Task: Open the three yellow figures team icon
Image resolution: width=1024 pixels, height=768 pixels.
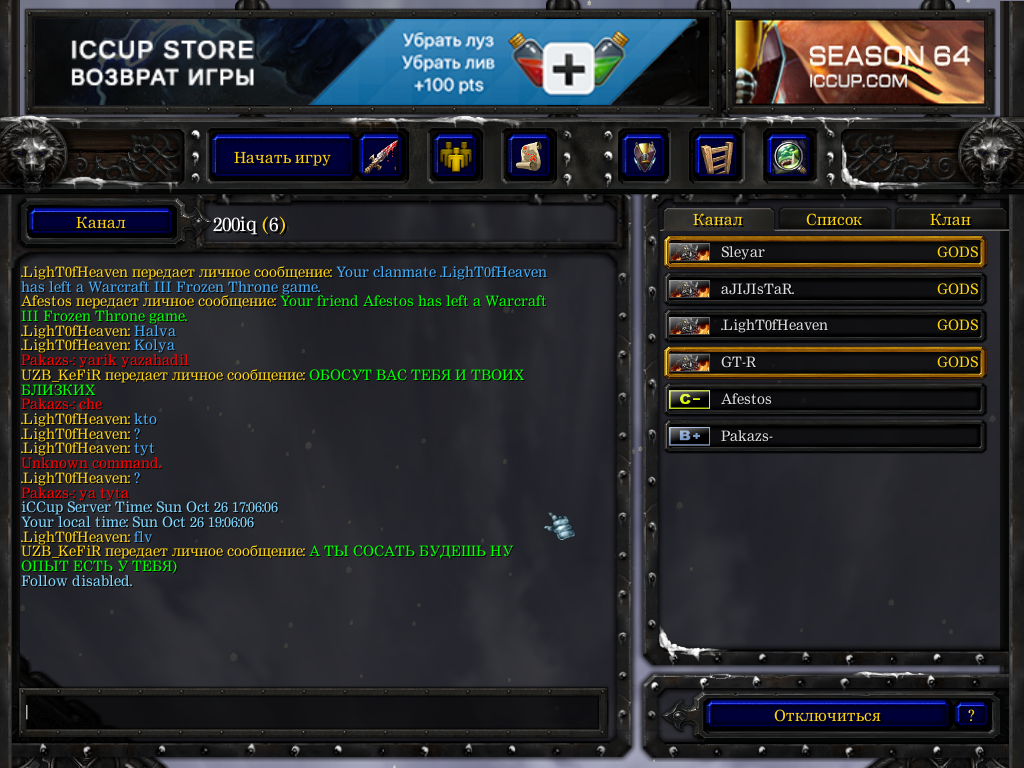Action: tap(456, 157)
